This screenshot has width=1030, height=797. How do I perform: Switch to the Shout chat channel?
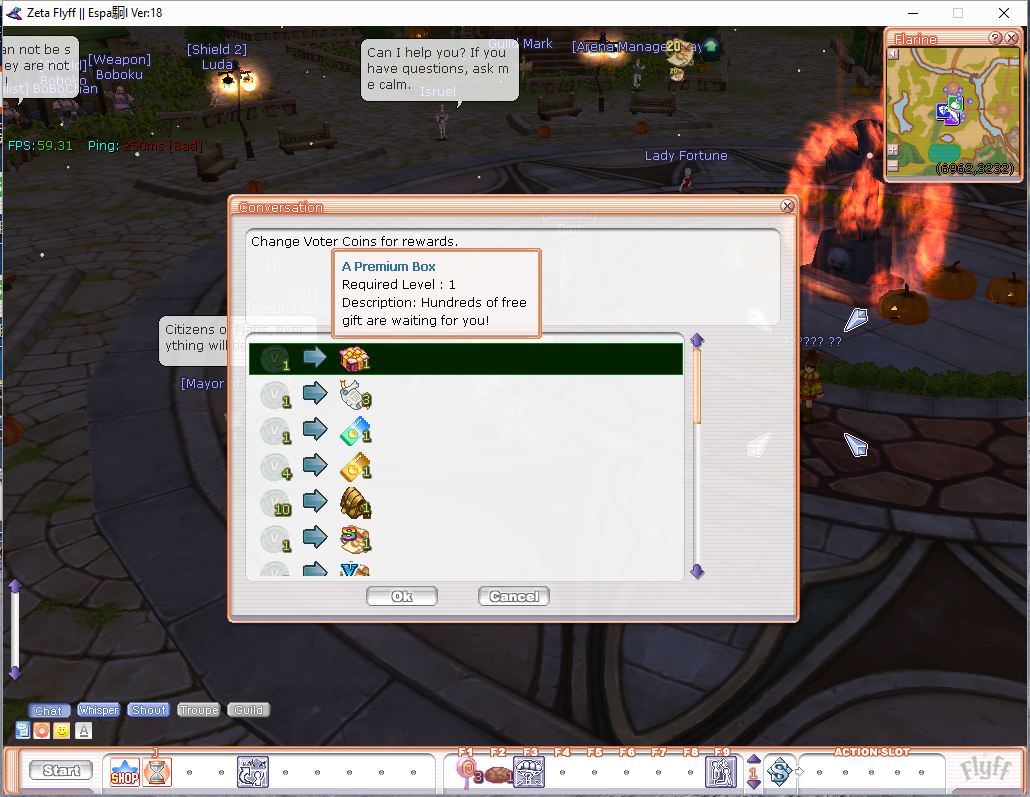[149, 710]
